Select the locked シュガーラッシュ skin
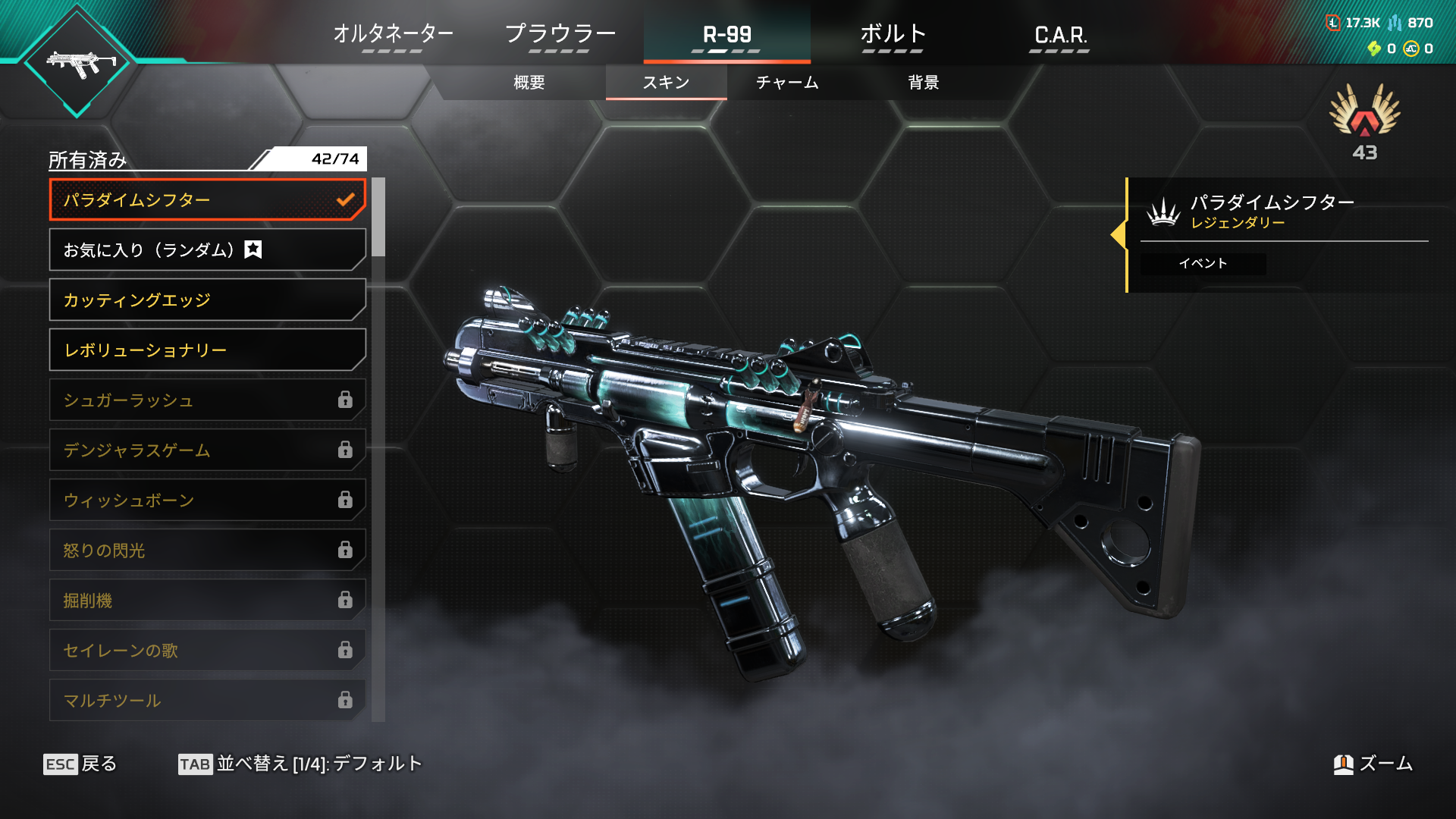The height and width of the screenshot is (819, 1456). click(x=206, y=400)
